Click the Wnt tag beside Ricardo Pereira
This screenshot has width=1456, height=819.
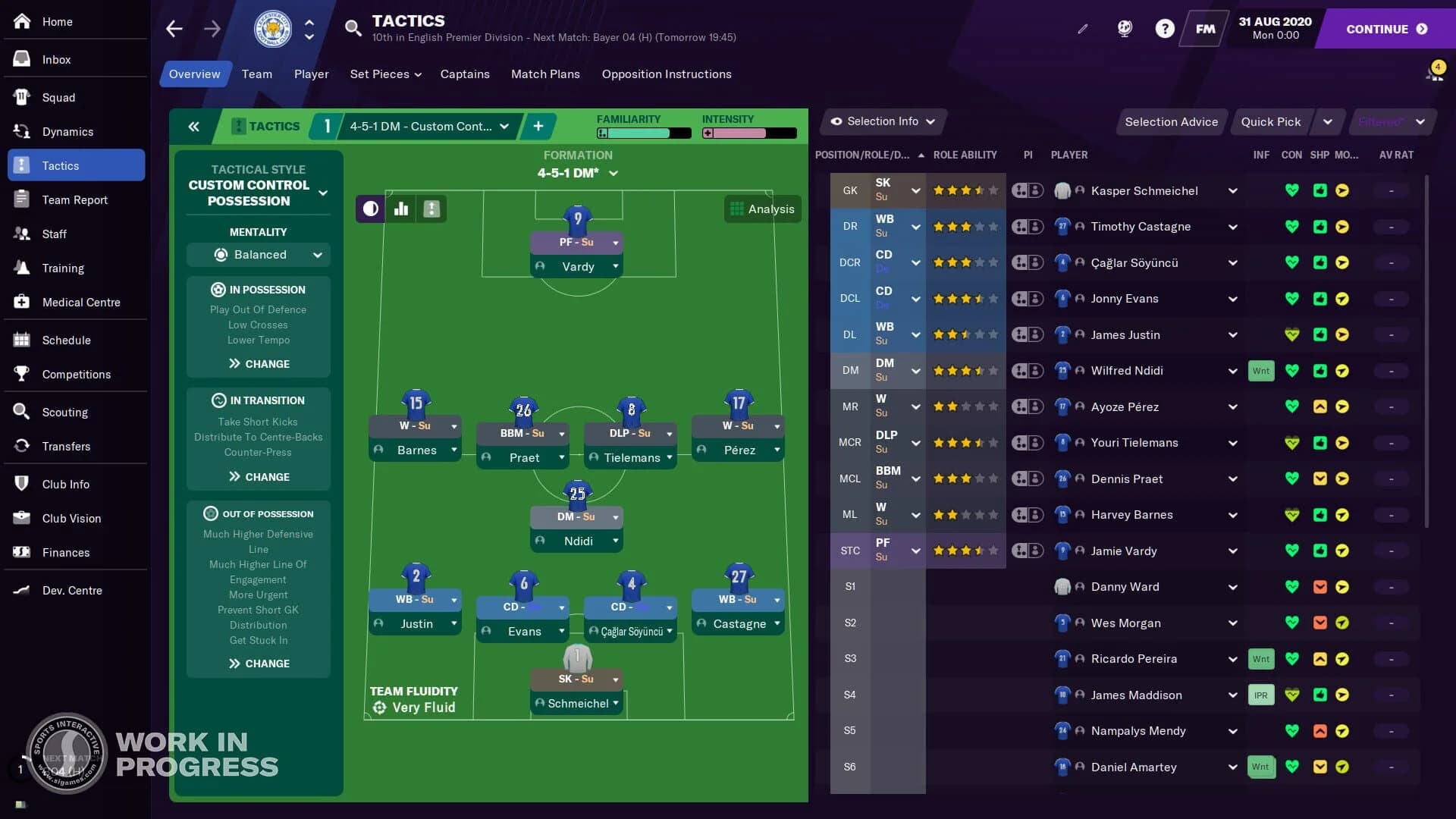pos(1260,659)
